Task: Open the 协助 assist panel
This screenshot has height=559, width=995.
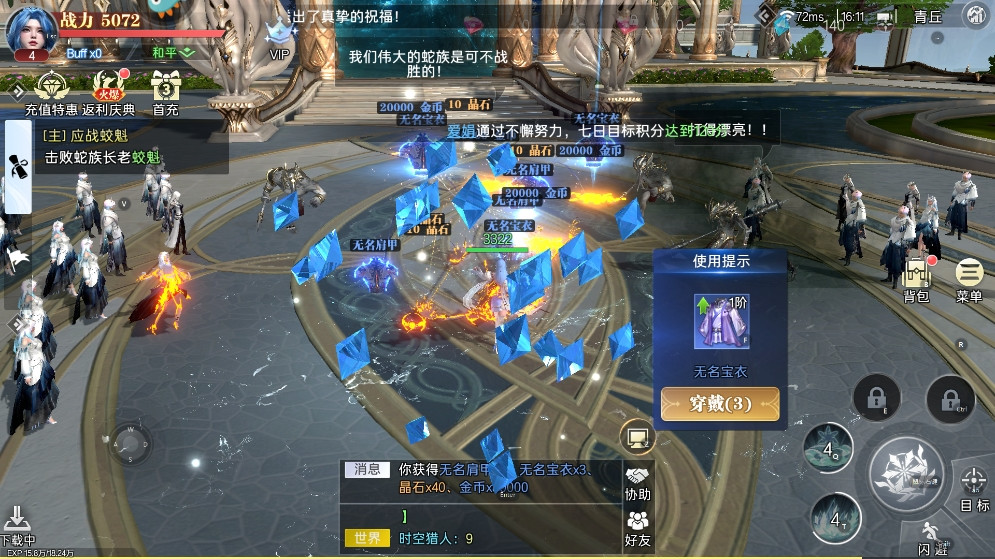Action: point(638,483)
